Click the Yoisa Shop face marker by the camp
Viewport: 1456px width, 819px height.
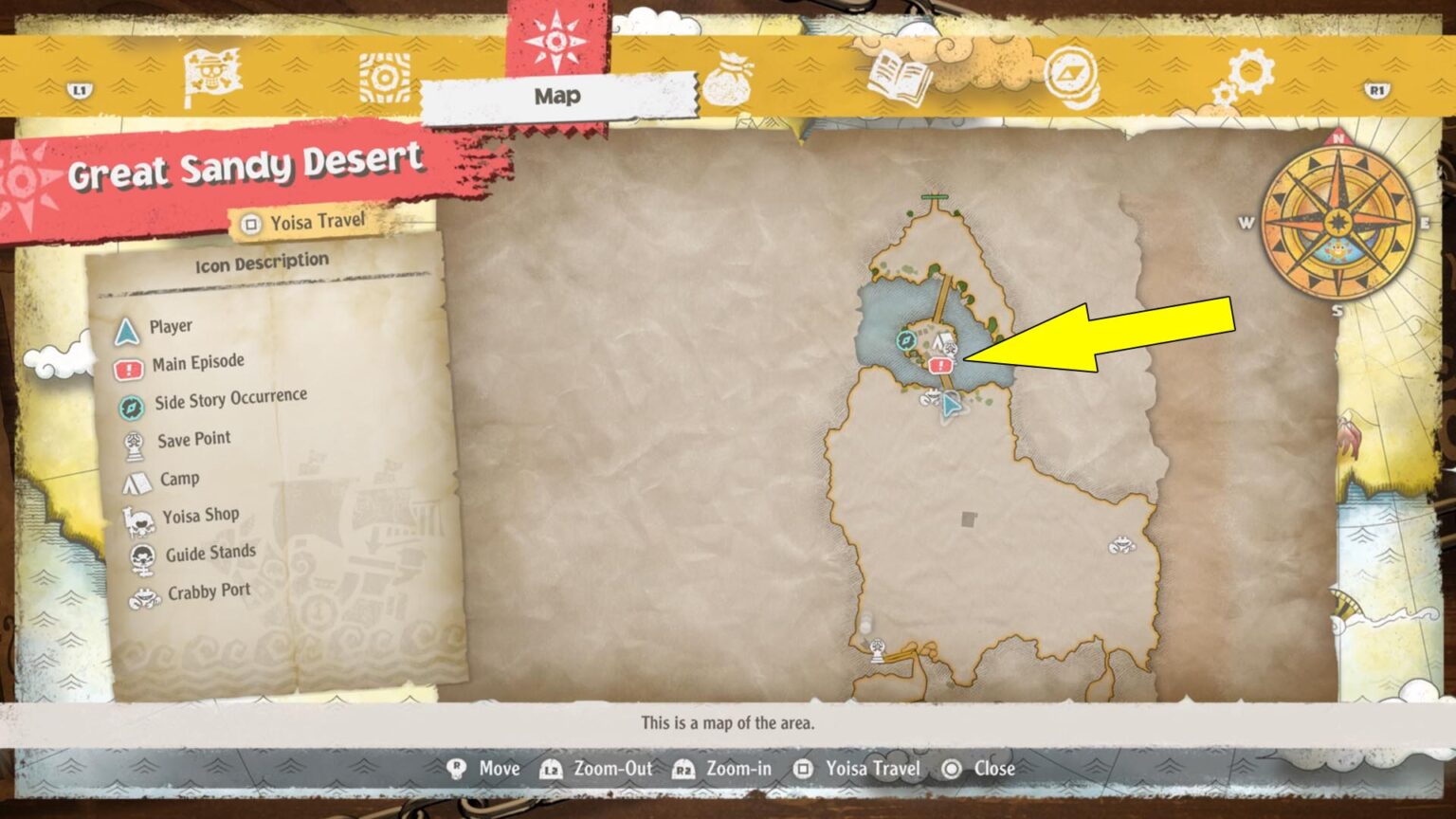click(952, 349)
